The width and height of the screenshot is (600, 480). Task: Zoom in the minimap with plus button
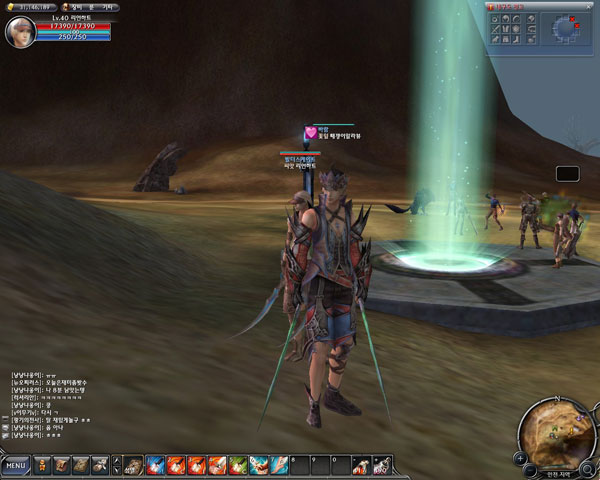tap(521, 458)
